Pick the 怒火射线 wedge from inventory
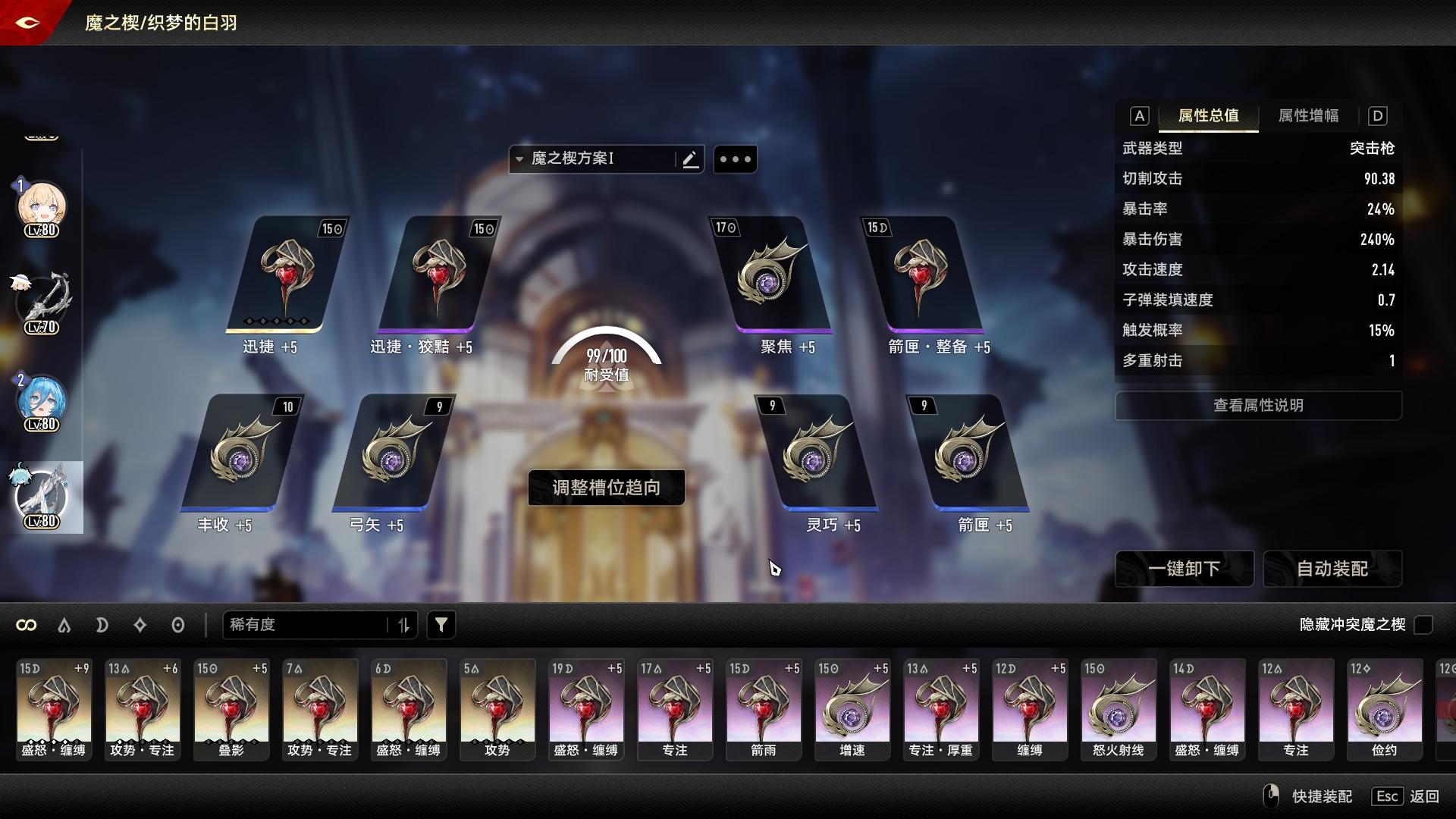The width and height of the screenshot is (1456, 819). pos(1119,709)
